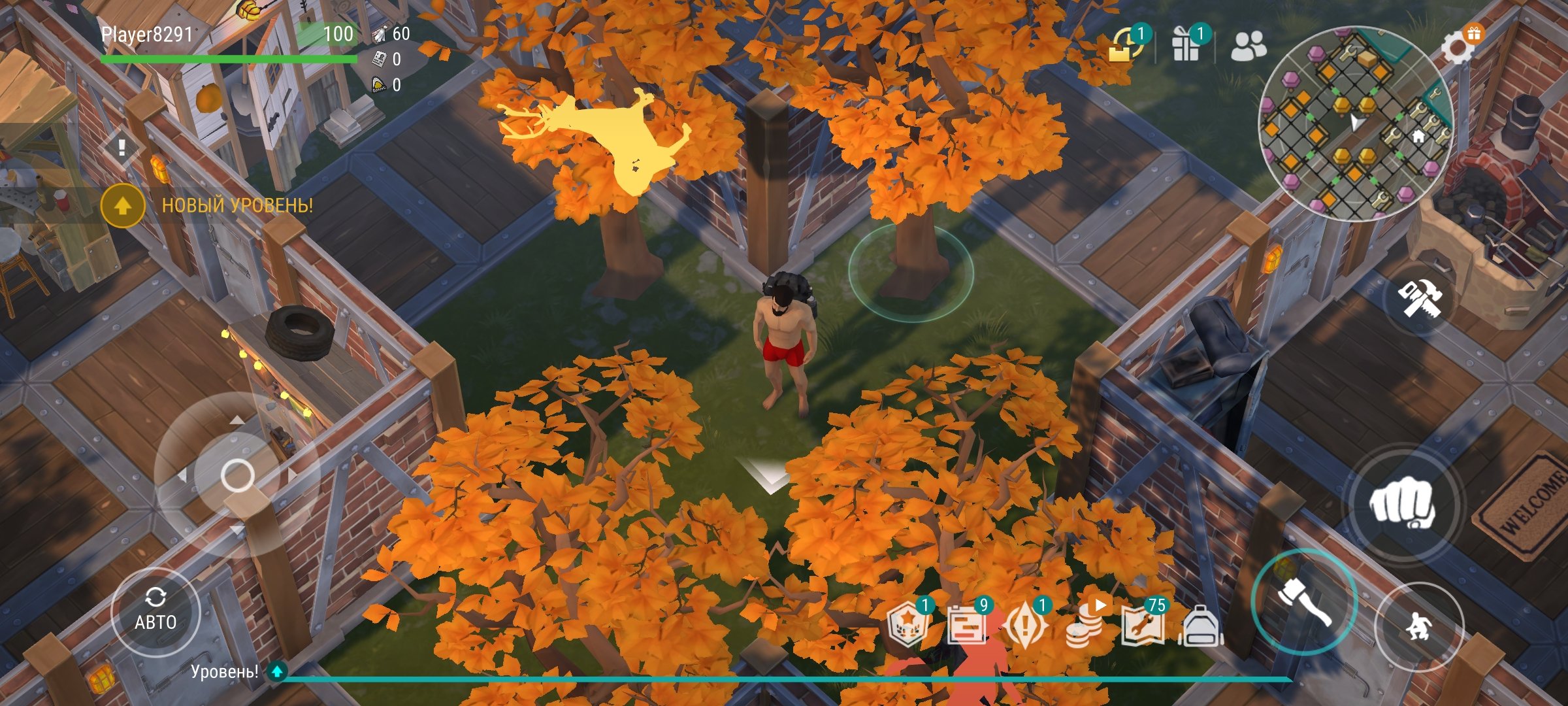
Task: Open the calendar task list icon
Action: (966, 626)
